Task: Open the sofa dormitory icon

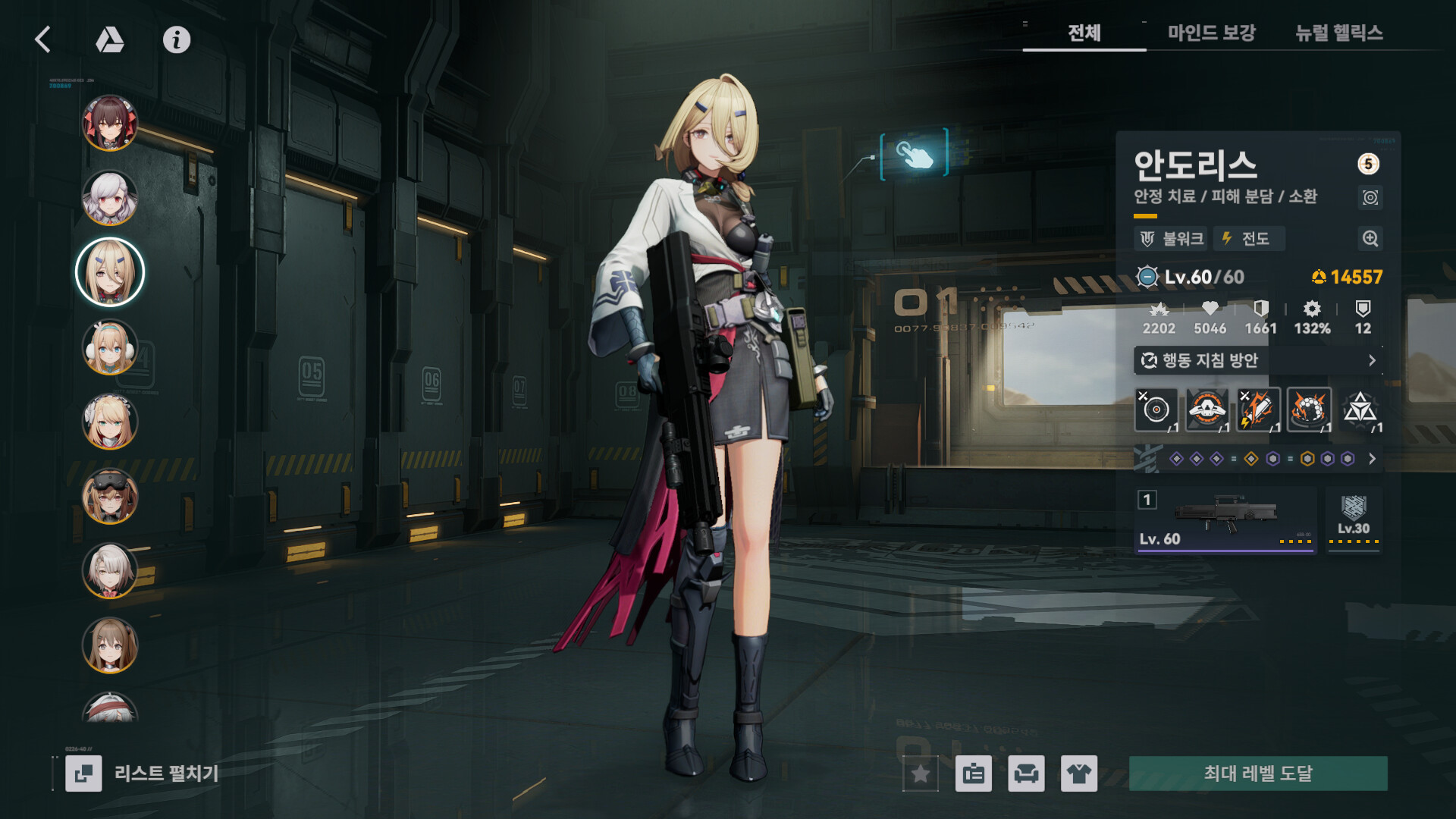Action: click(1026, 773)
